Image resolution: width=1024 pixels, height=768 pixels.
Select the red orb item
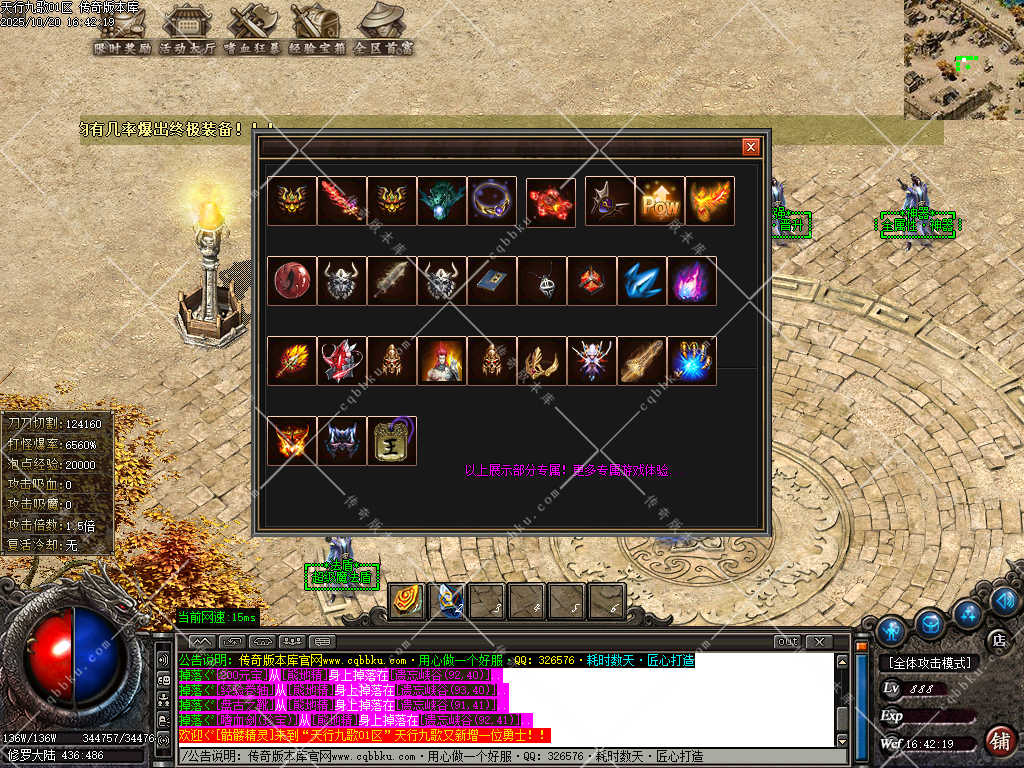[x=292, y=281]
